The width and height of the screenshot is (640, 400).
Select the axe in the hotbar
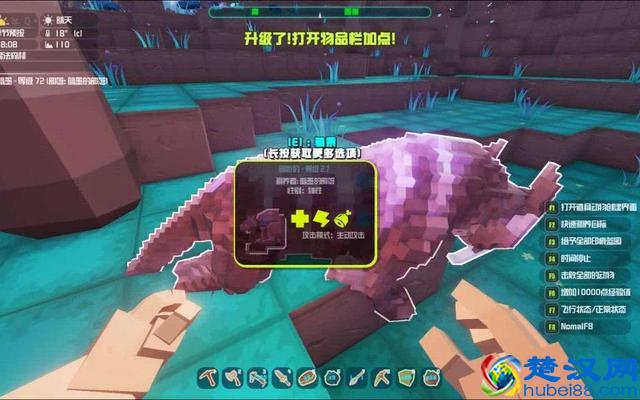(232, 377)
